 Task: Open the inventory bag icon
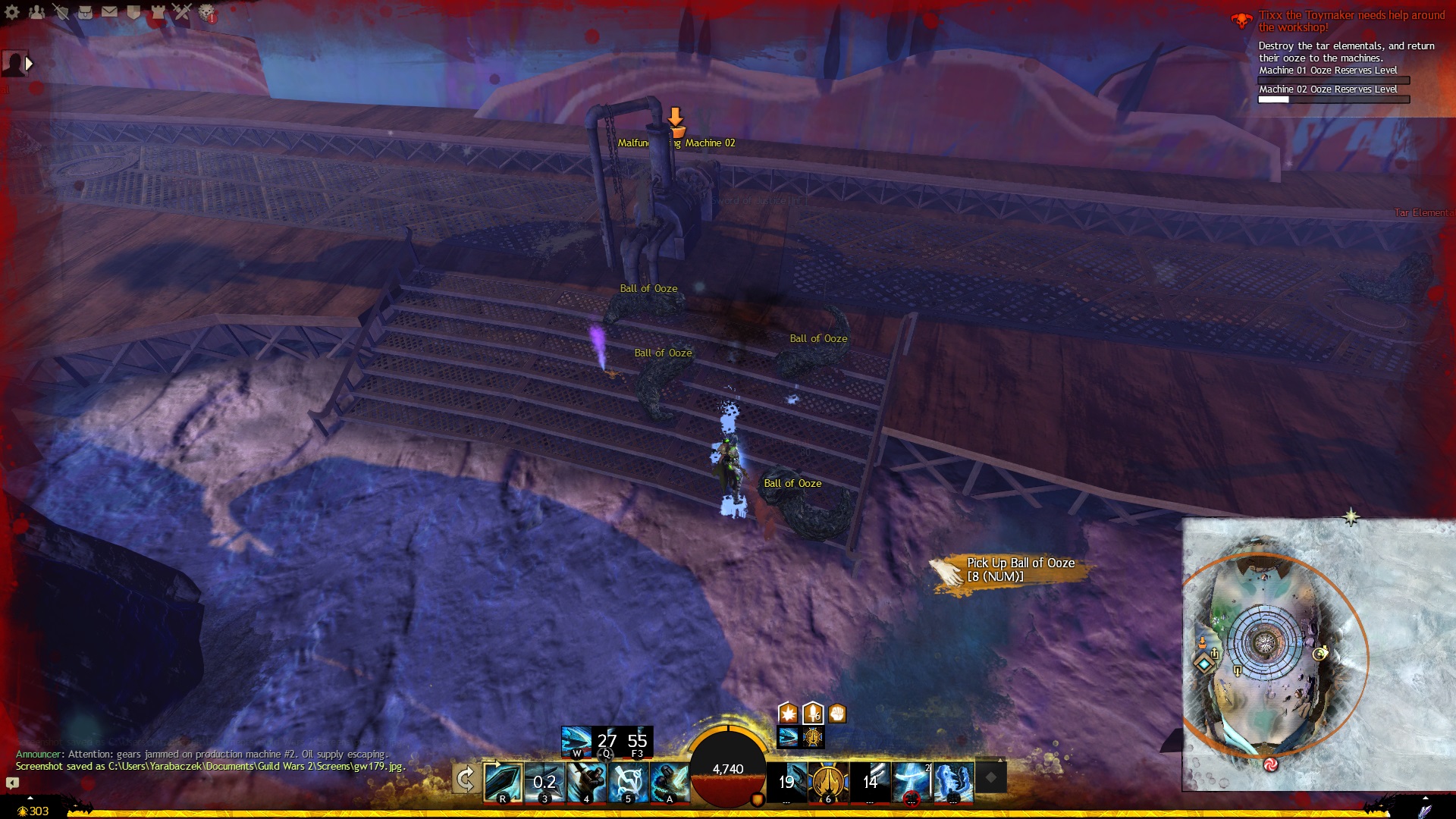(85, 12)
